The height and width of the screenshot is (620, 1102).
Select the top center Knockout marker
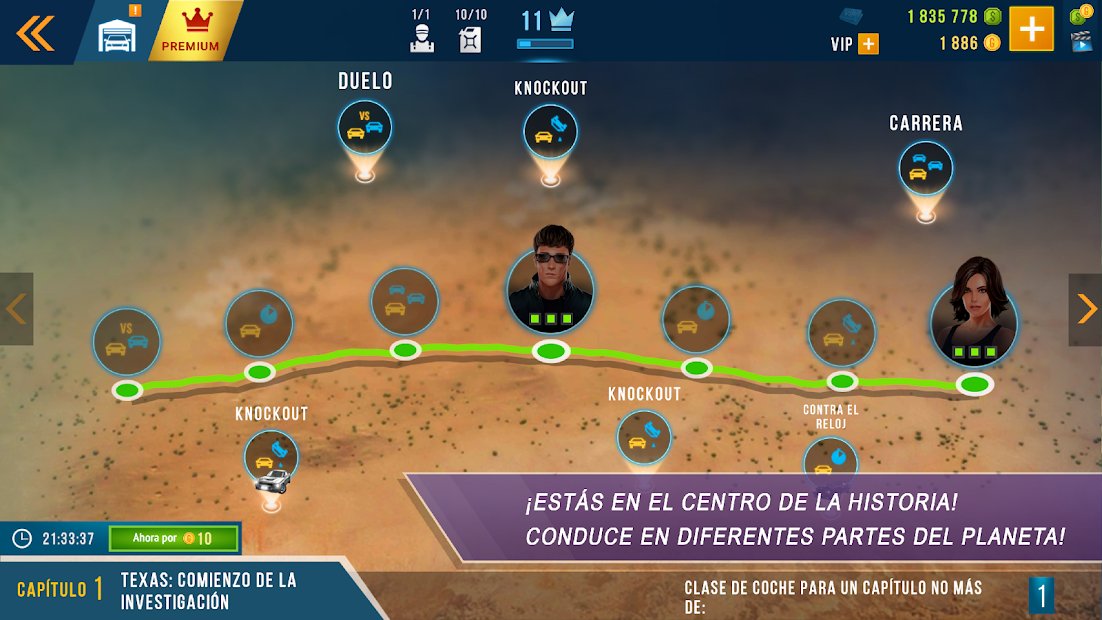click(550, 132)
